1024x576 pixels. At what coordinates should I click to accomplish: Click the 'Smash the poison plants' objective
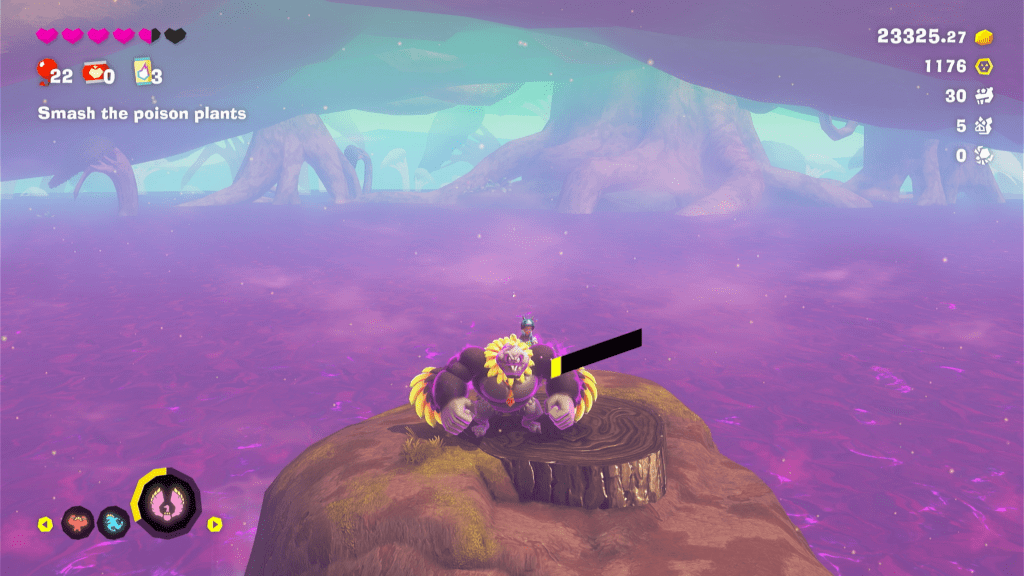[x=142, y=114]
